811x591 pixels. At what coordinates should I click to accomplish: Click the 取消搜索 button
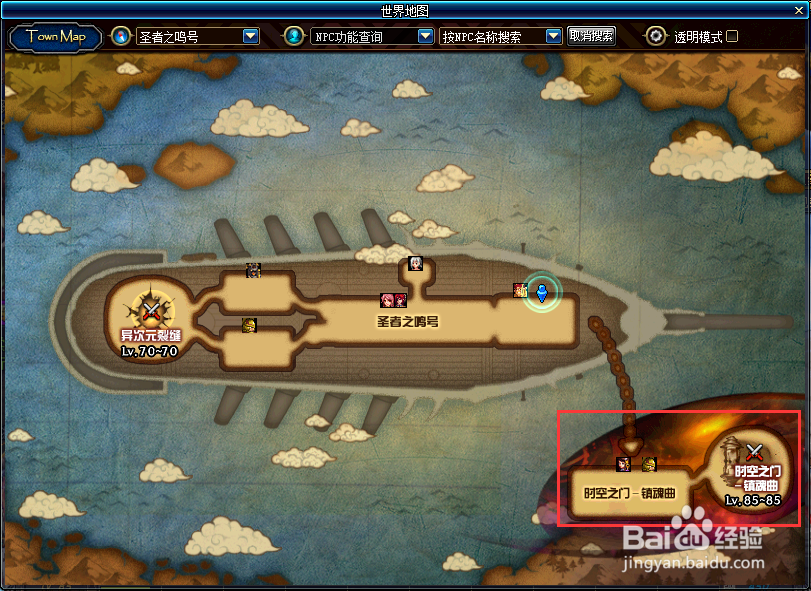point(591,36)
